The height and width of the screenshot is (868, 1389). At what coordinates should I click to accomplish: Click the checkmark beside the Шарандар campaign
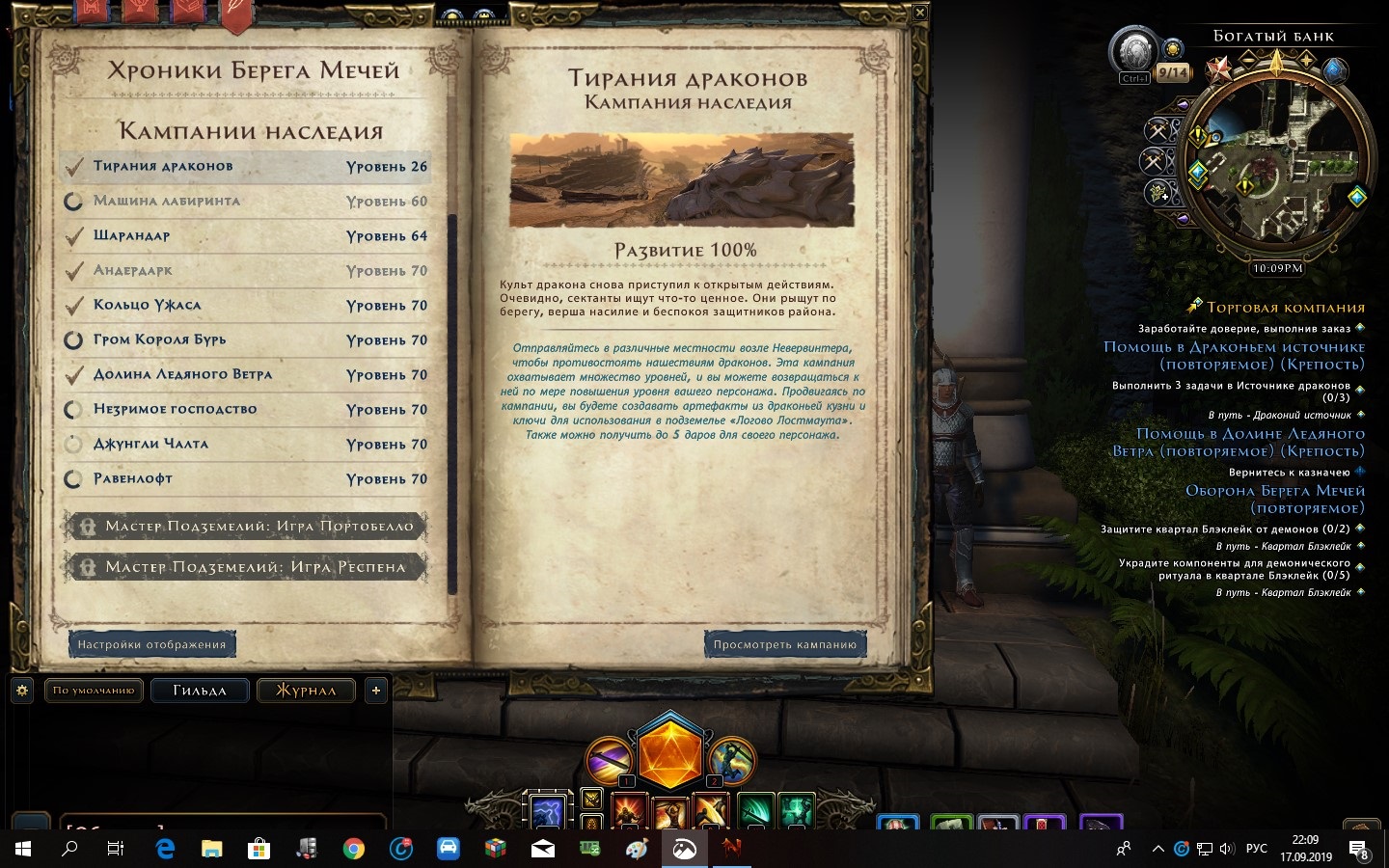74,235
